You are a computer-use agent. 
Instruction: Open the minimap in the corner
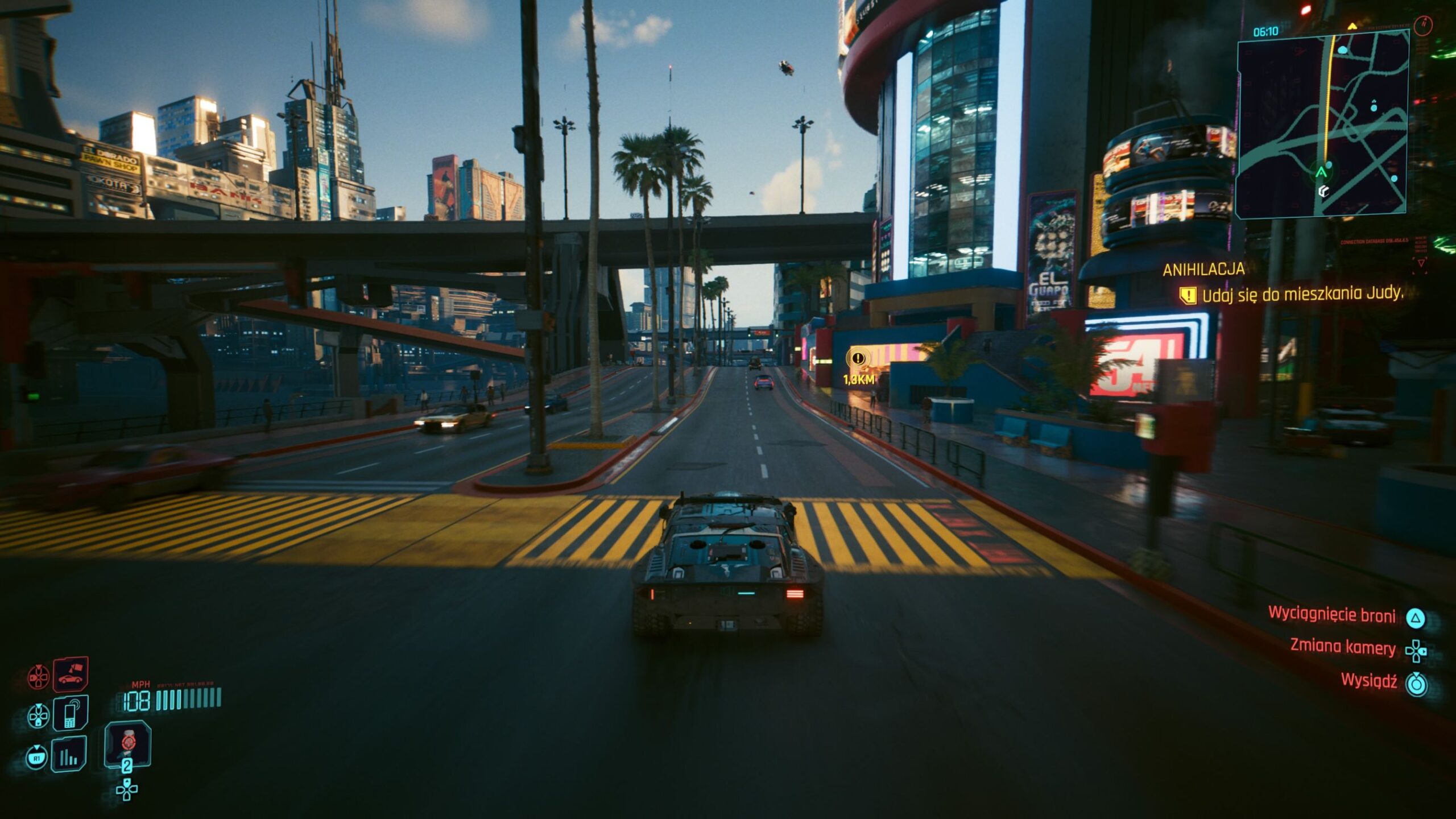1322,124
